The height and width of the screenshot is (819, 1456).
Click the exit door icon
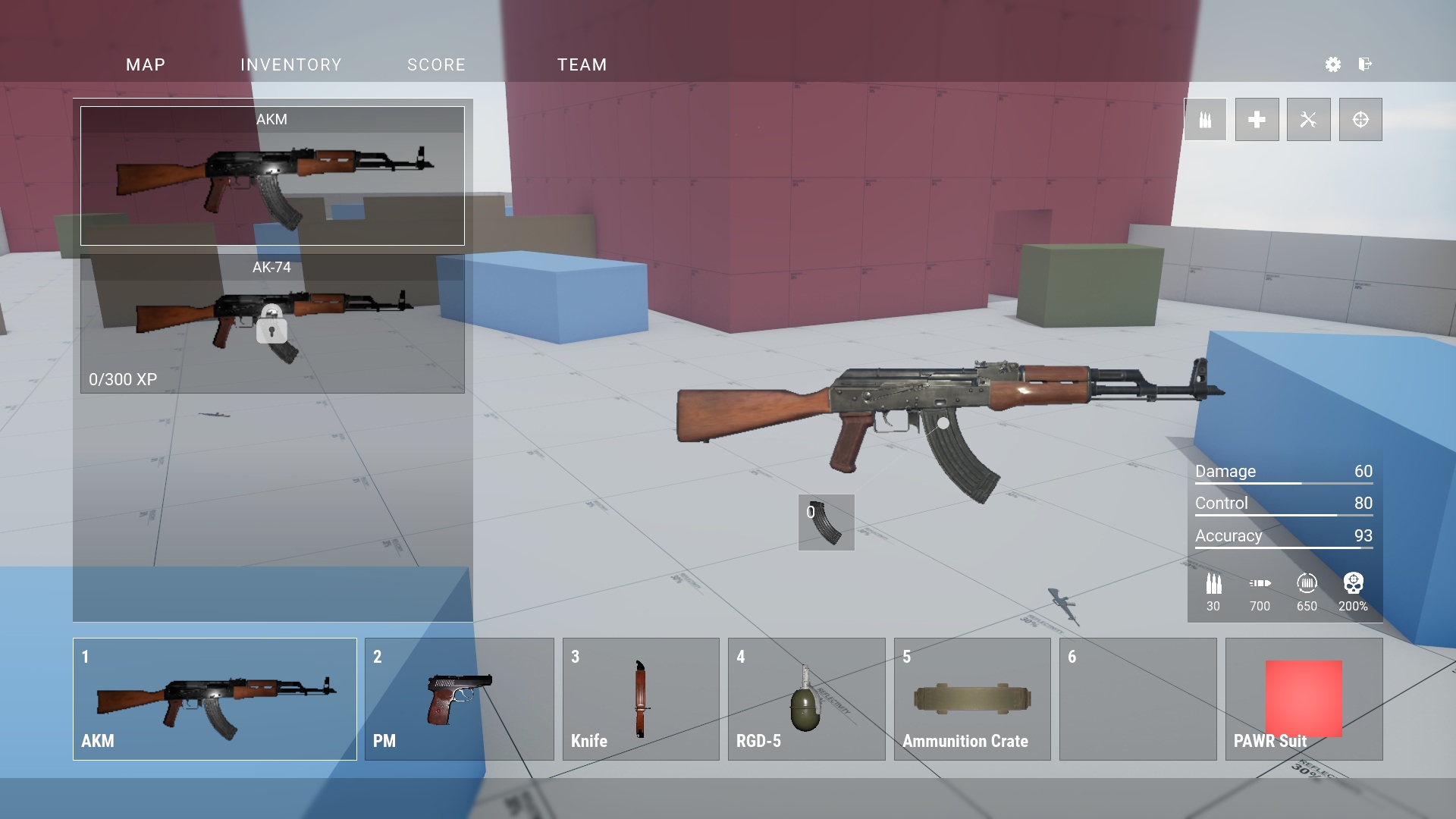[1365, 64]
